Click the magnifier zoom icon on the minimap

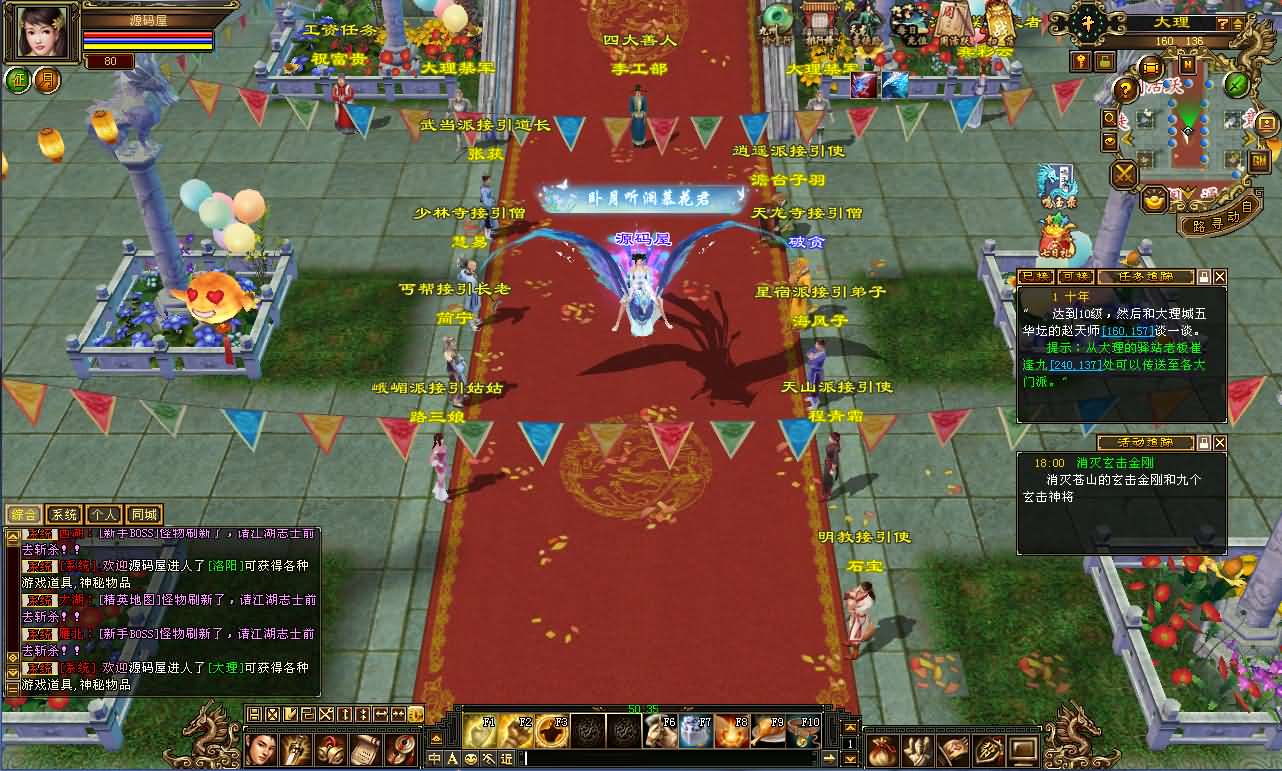tap(1109, 119)
